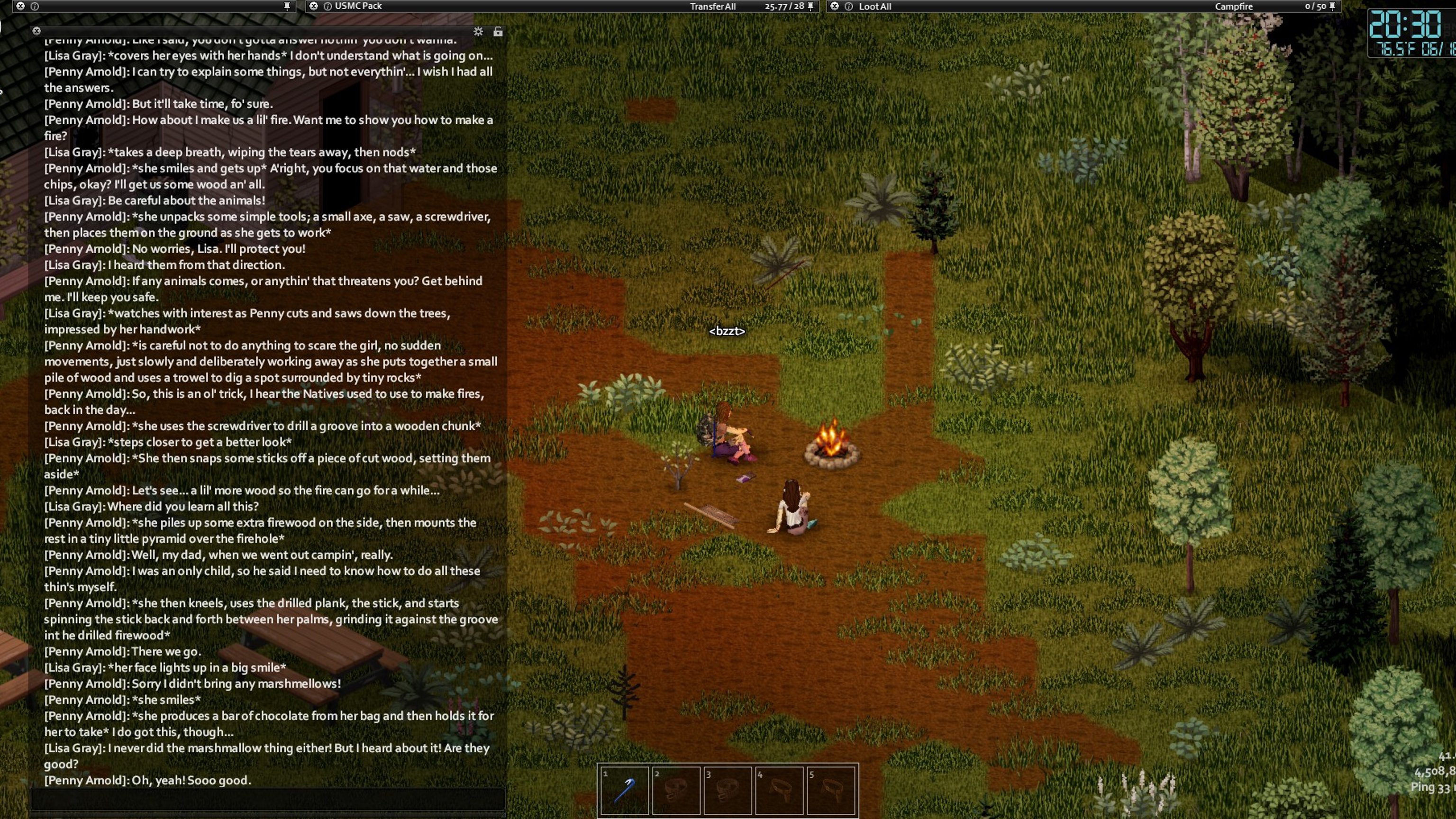Pin the Campfire loot window
1456x819 pixels.
tap(1332, 6)
